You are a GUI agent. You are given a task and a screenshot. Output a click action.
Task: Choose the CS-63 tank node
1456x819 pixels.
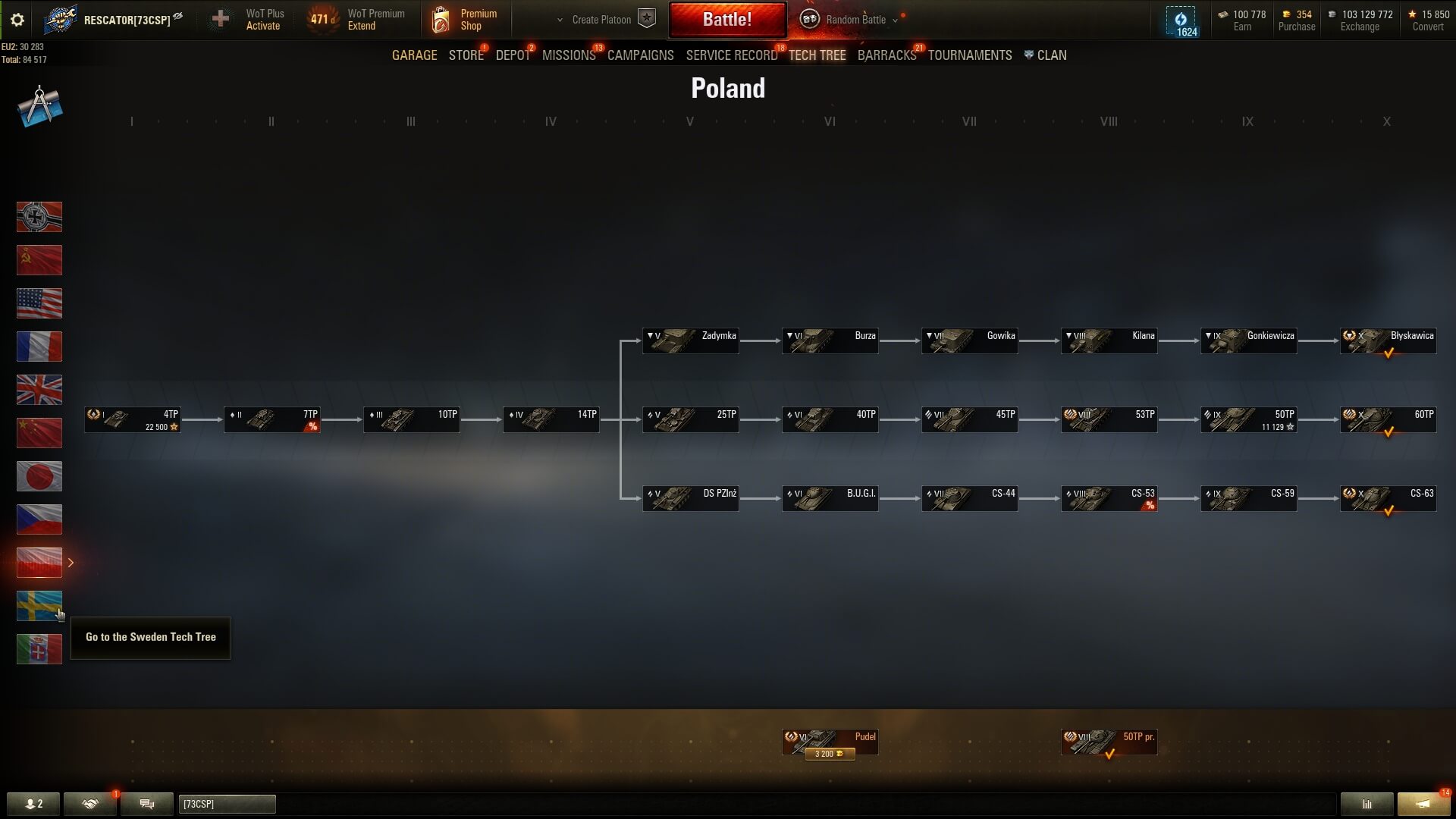(1388, 499)
